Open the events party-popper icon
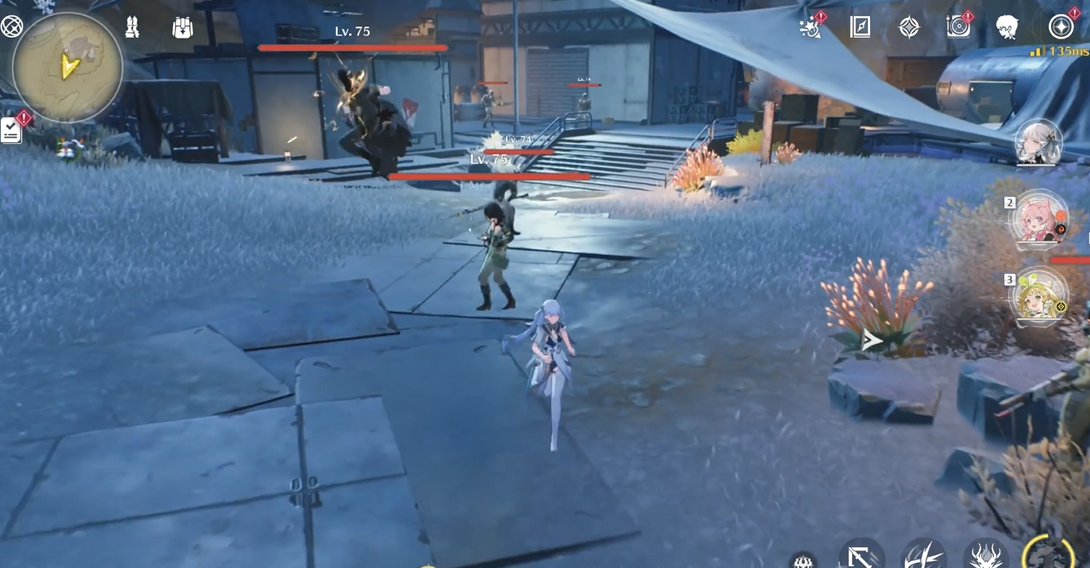This screenshot has width=1090, height=568. tap(811, 27)
